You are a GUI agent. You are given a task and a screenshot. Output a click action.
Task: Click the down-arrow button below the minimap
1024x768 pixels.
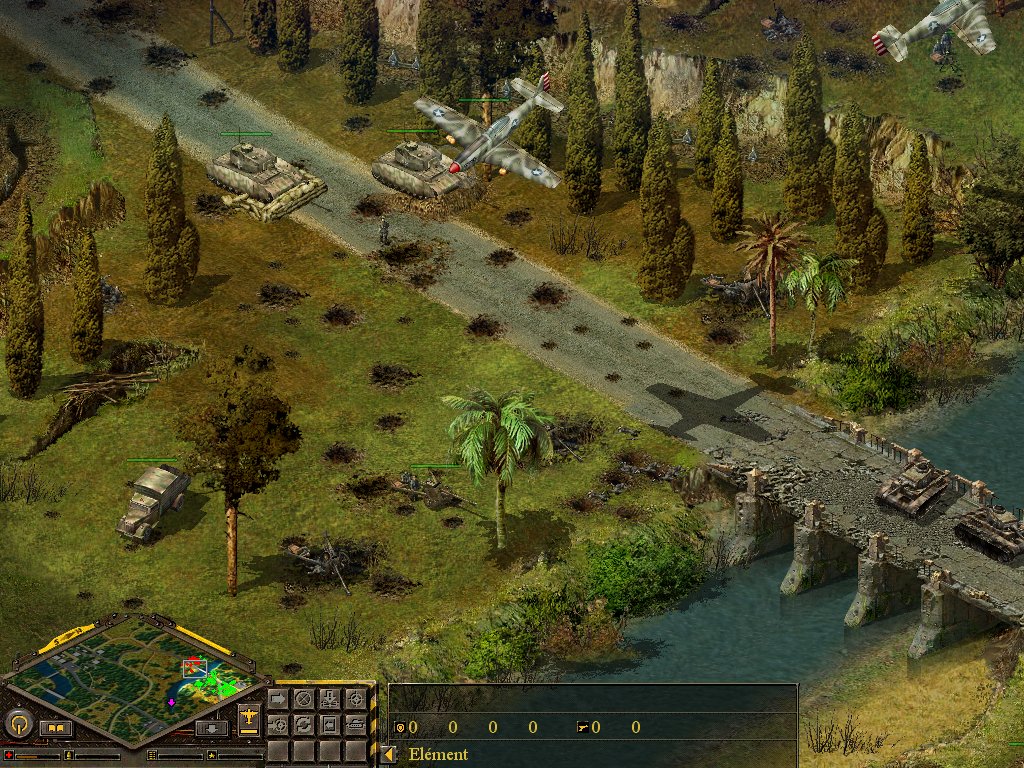point(212,728)
